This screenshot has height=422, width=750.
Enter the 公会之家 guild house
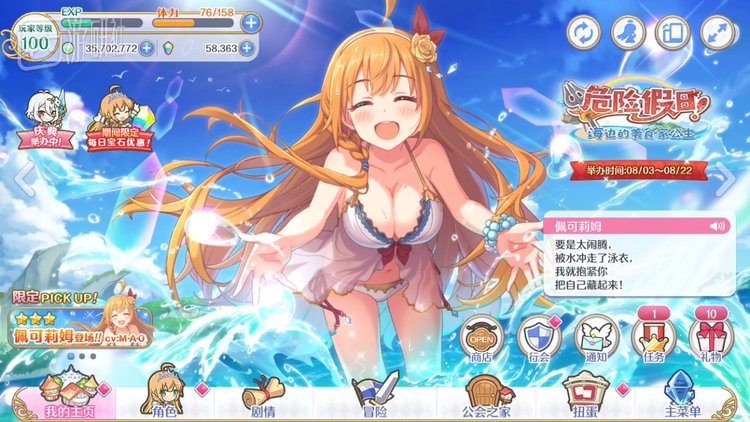click(485, 398)
